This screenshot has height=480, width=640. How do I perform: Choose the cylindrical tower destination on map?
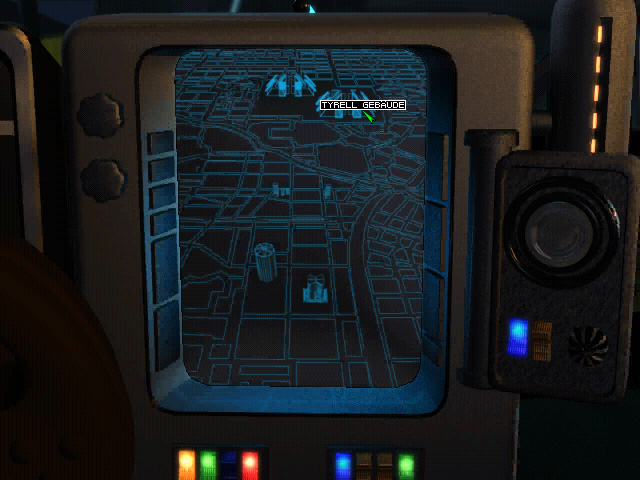[265, 263]
